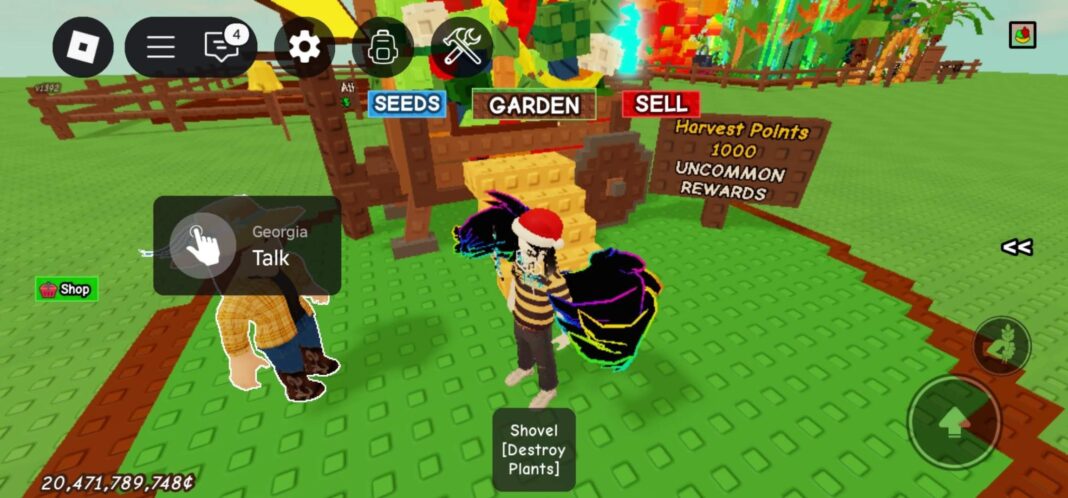1068x498 pixels.
Task: Teleport to SEEDS shop
Action: coord(407,104)
